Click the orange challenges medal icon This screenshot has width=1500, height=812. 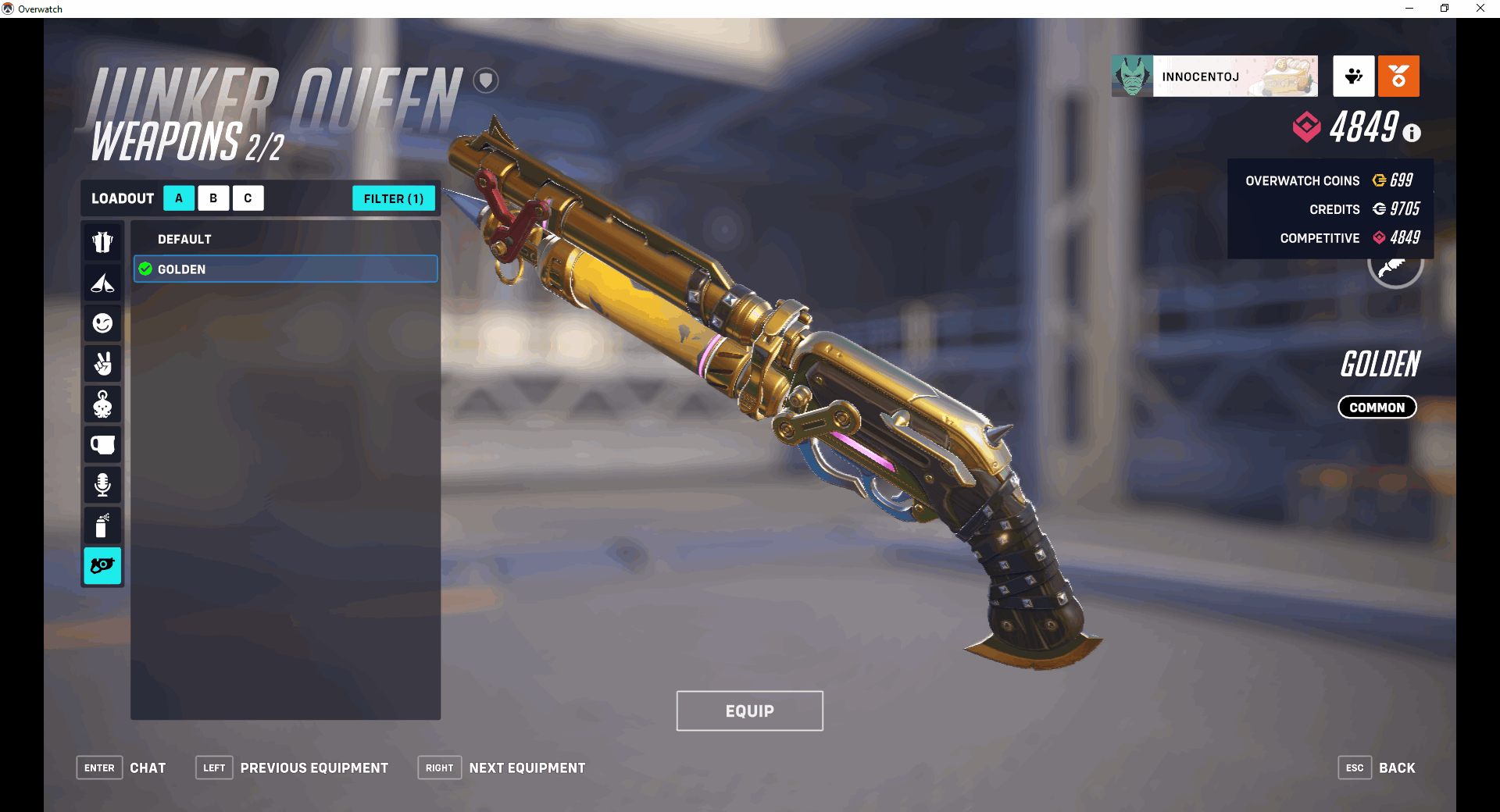[1398, 76]
